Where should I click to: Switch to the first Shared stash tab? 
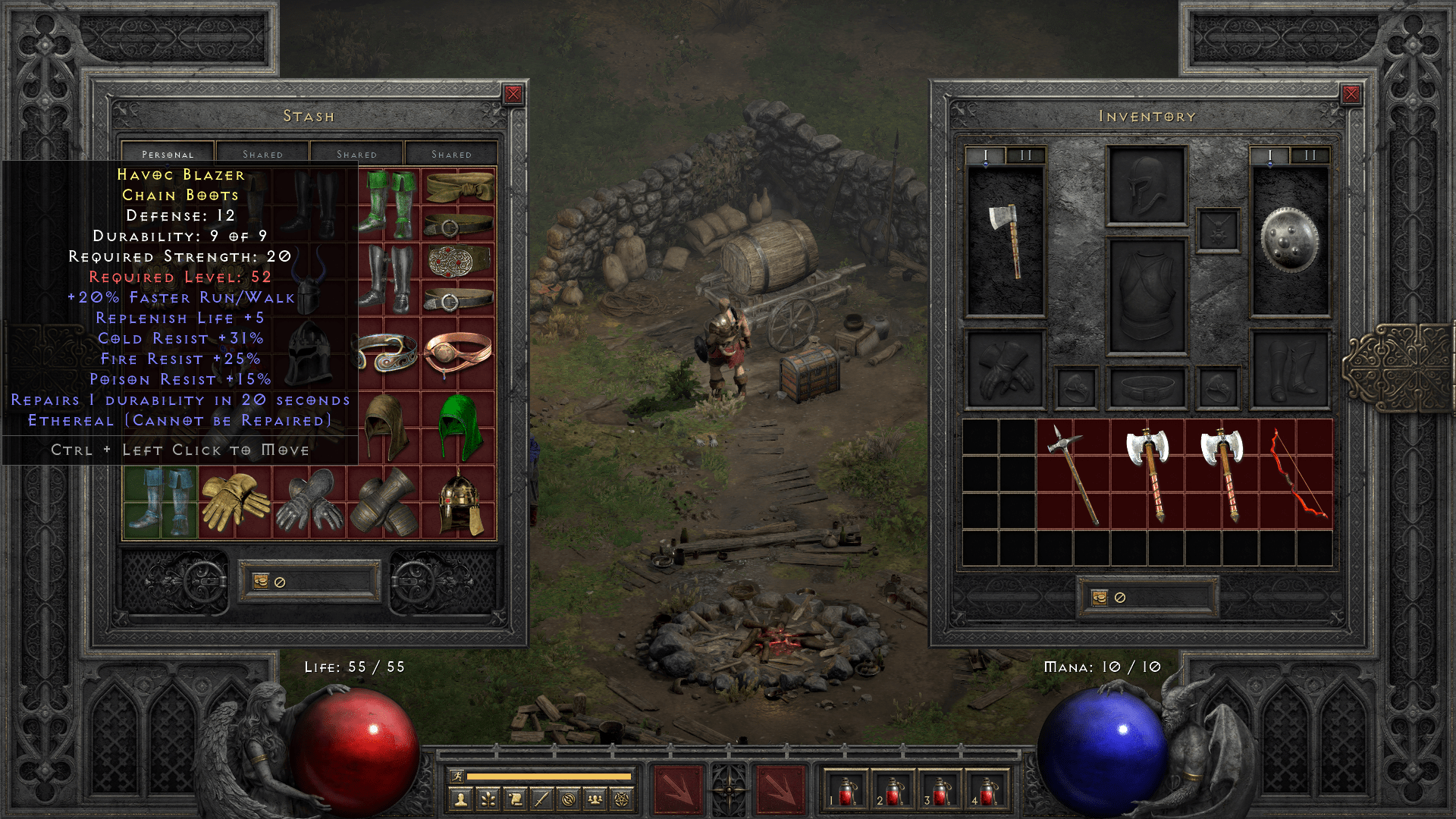point(263,153)
